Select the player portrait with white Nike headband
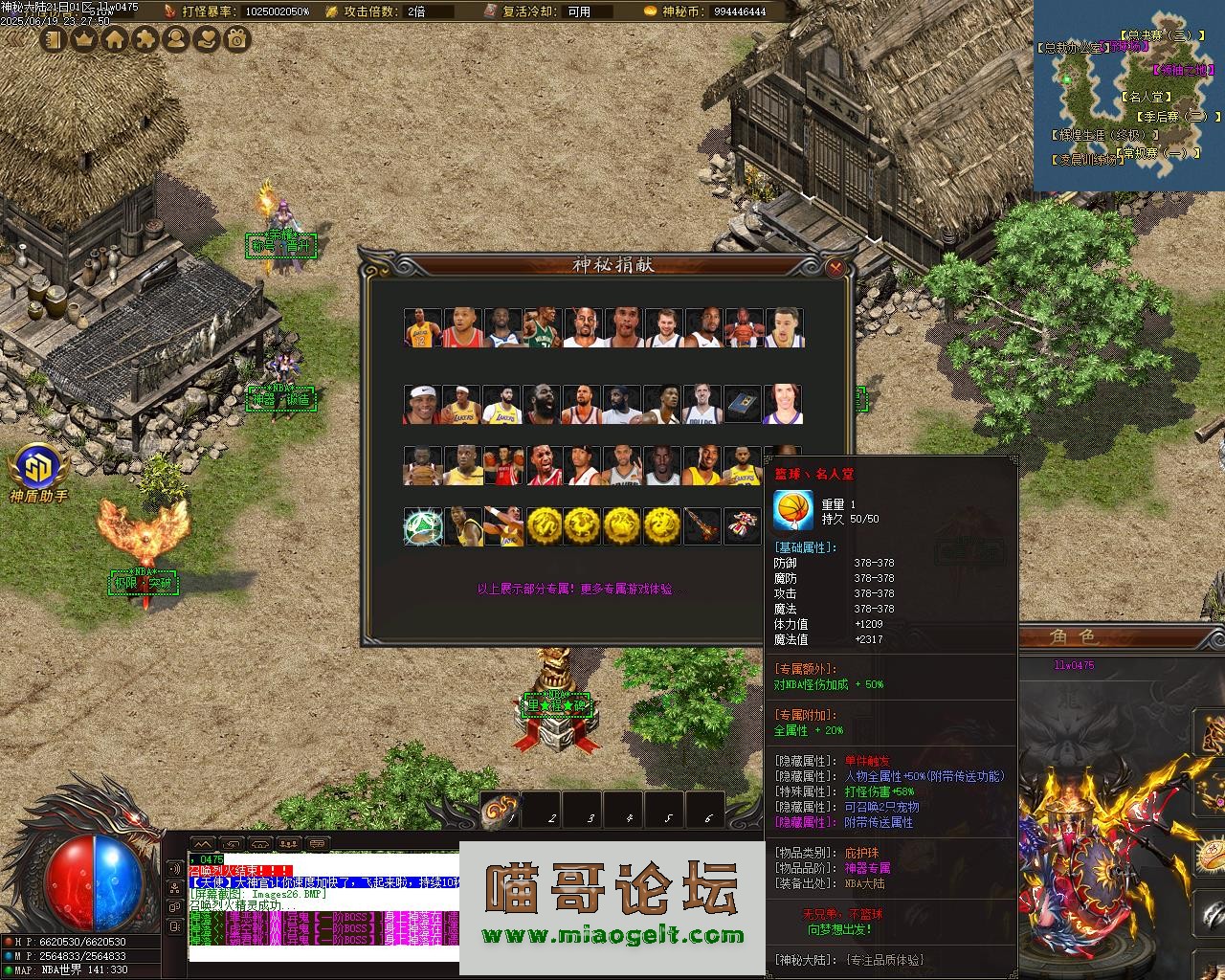The width and height of the screenshot is (1225, 980). click(422, 404)
